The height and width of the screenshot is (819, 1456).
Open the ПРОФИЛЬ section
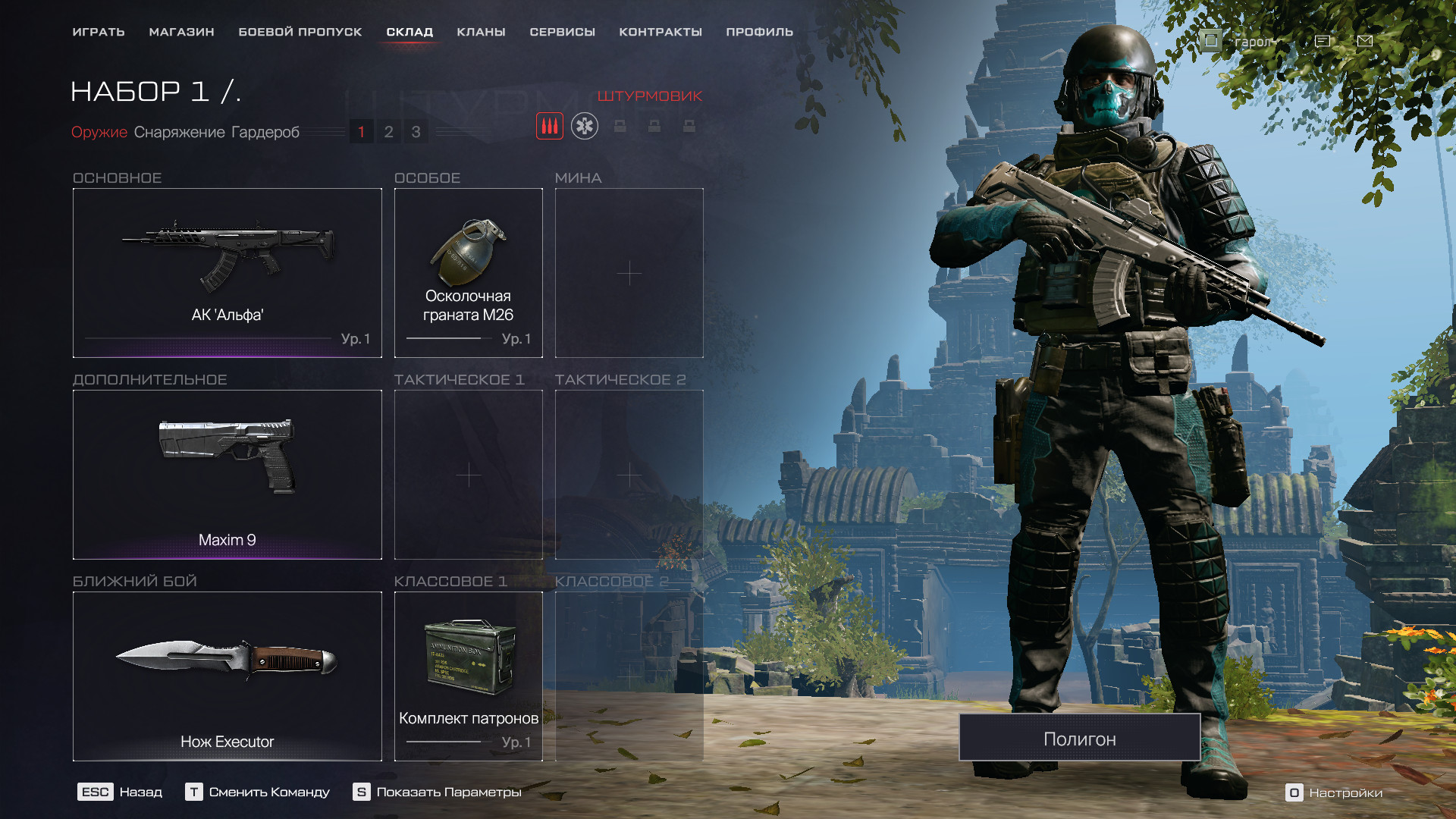[x=759, y=32]
